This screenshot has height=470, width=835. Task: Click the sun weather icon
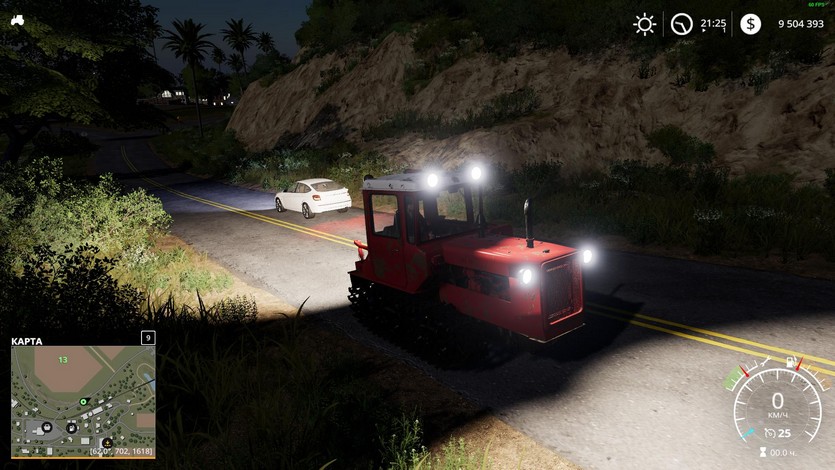(645, 24)
